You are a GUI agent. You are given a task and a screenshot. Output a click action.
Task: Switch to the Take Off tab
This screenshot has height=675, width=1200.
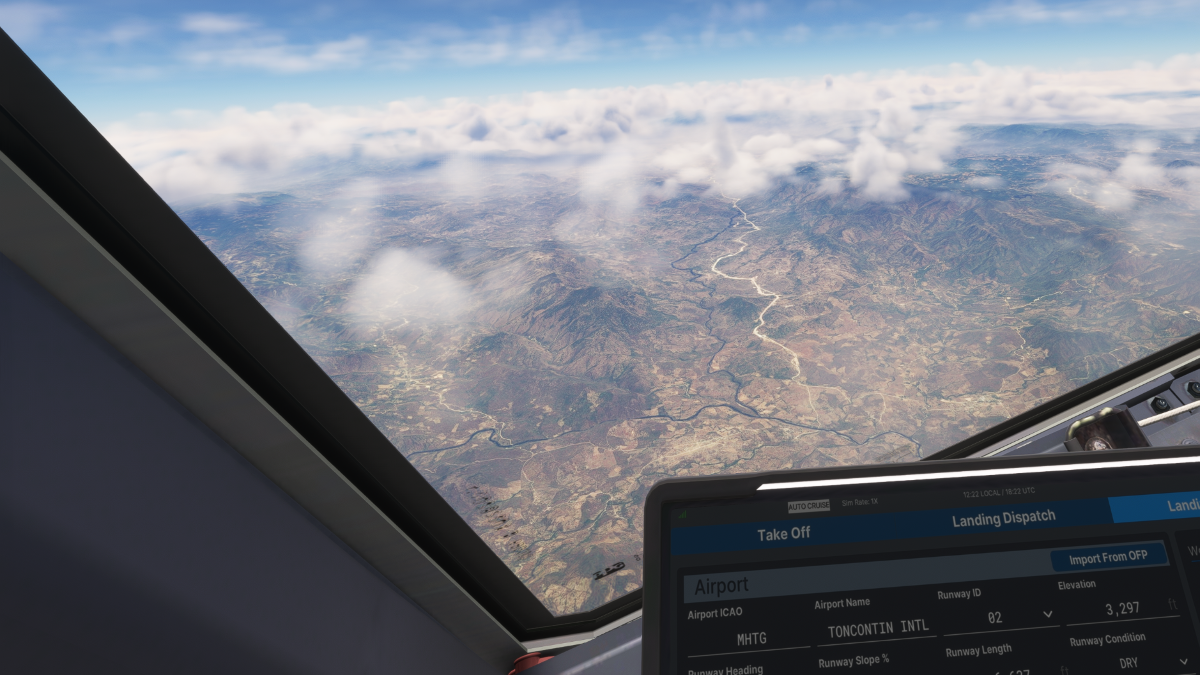click(x=783, y=533)
